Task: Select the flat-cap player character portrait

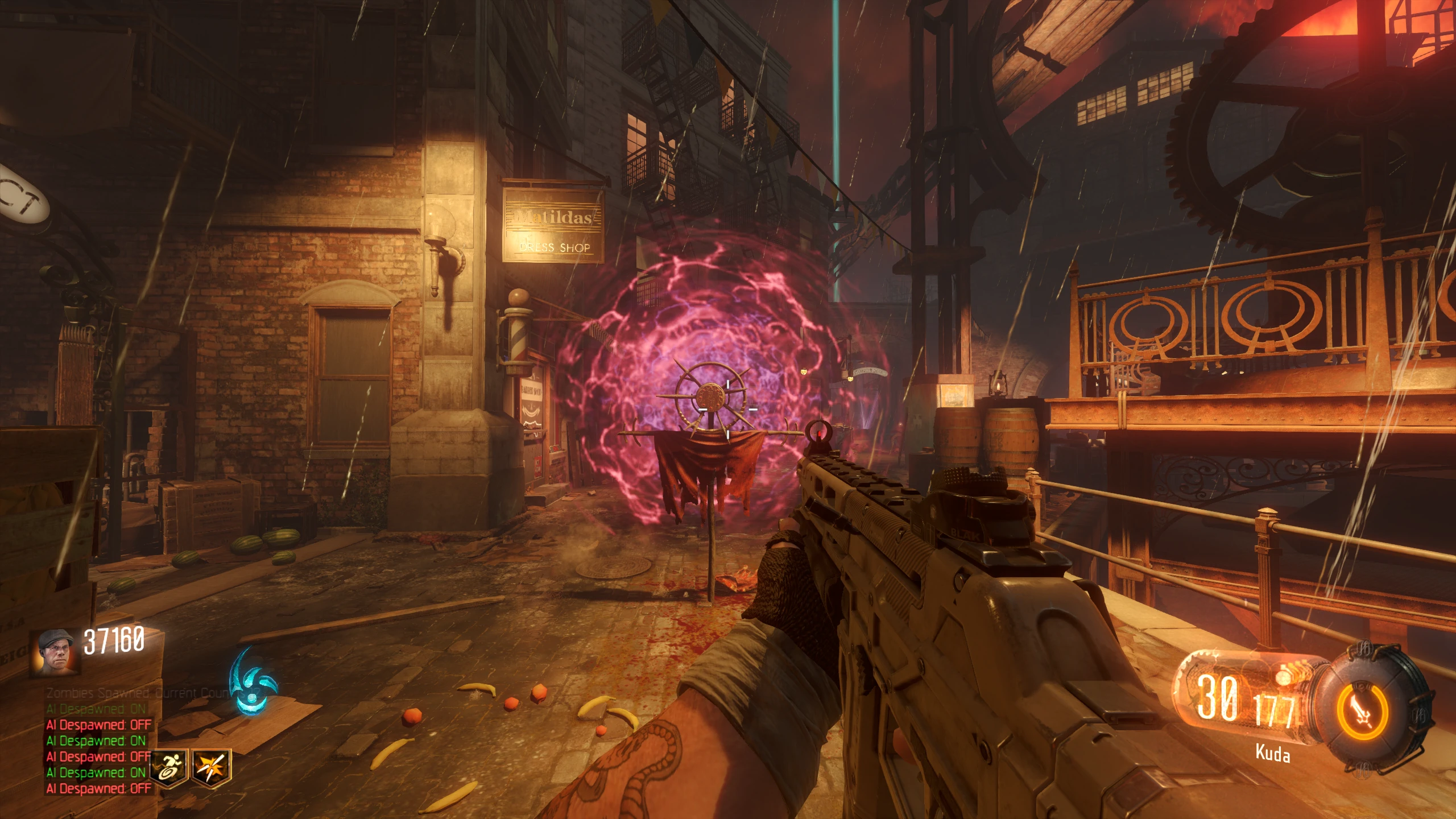Action: (56, 653)
